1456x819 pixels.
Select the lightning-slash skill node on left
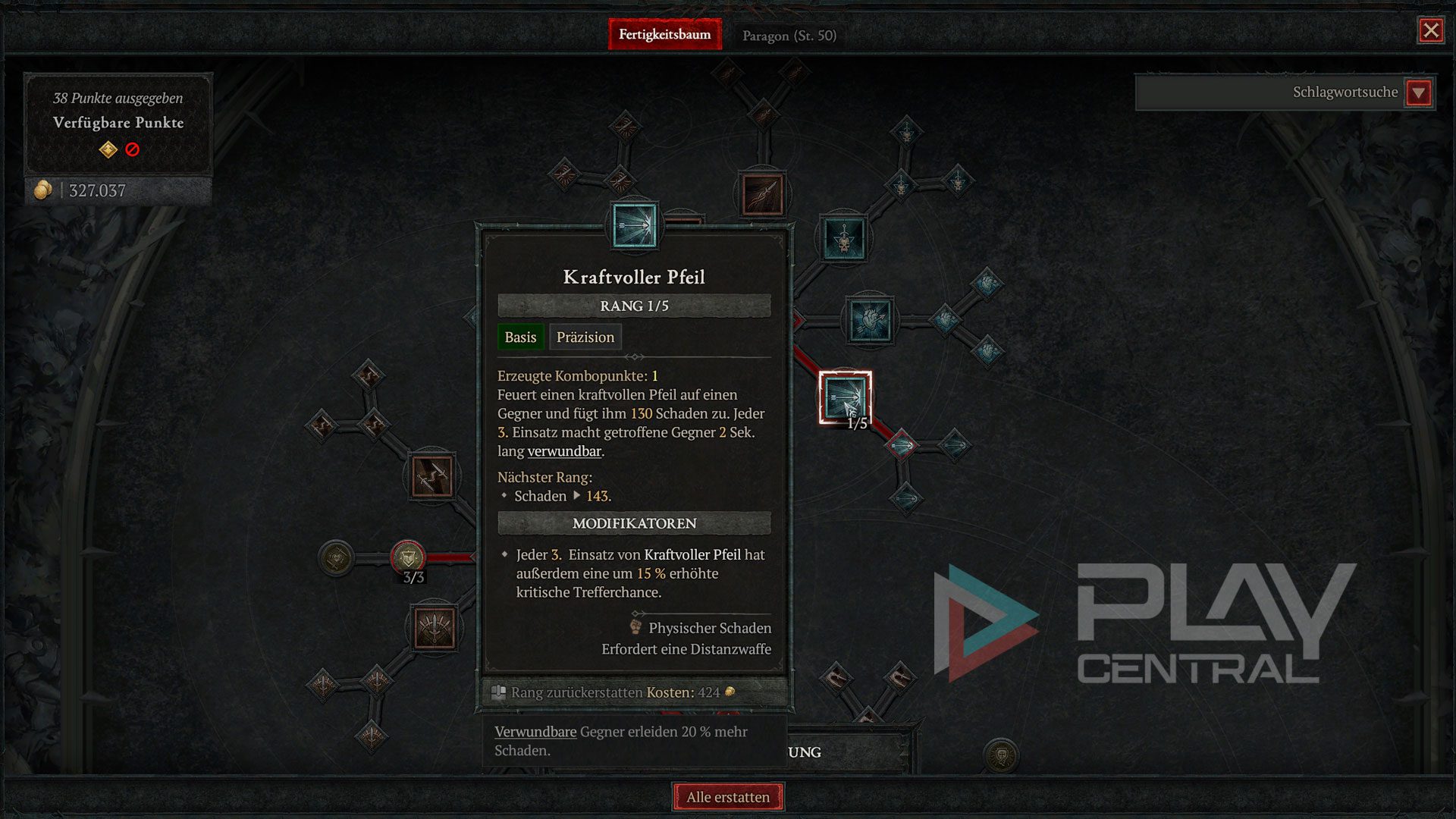[432, 477]
